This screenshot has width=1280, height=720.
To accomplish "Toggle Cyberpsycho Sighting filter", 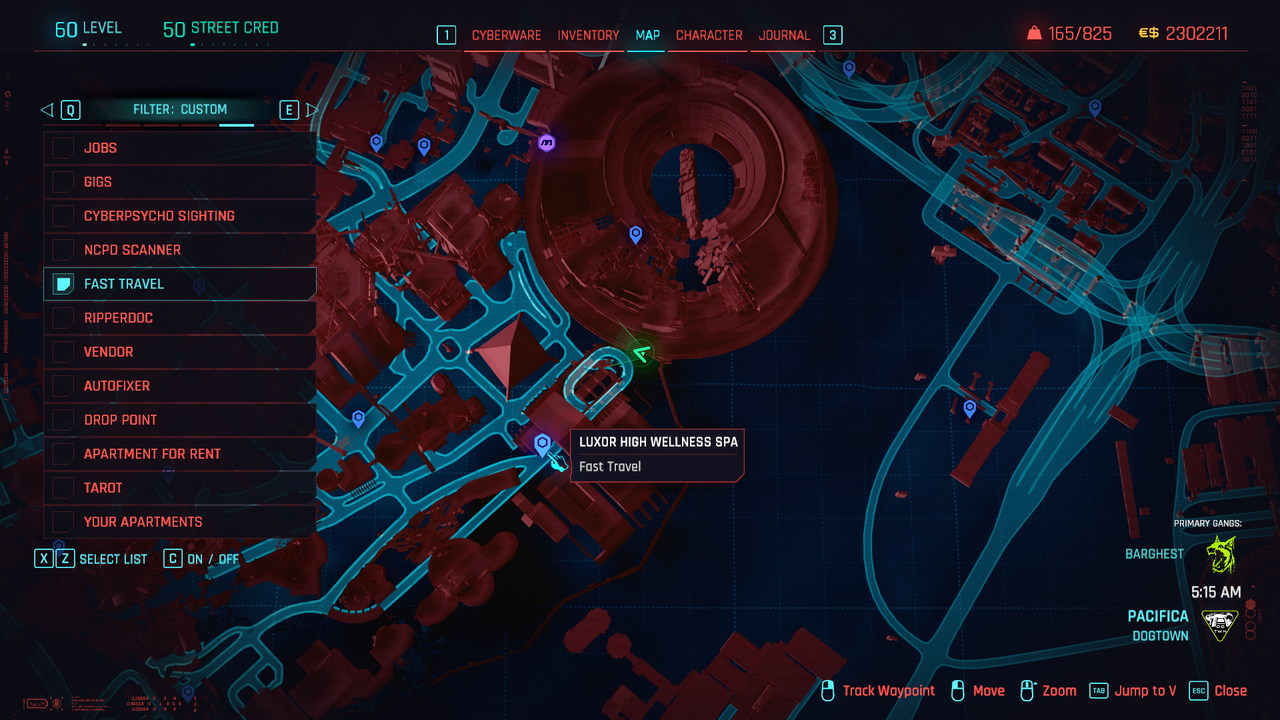I will pyautogui.click(x=64, y=216).
